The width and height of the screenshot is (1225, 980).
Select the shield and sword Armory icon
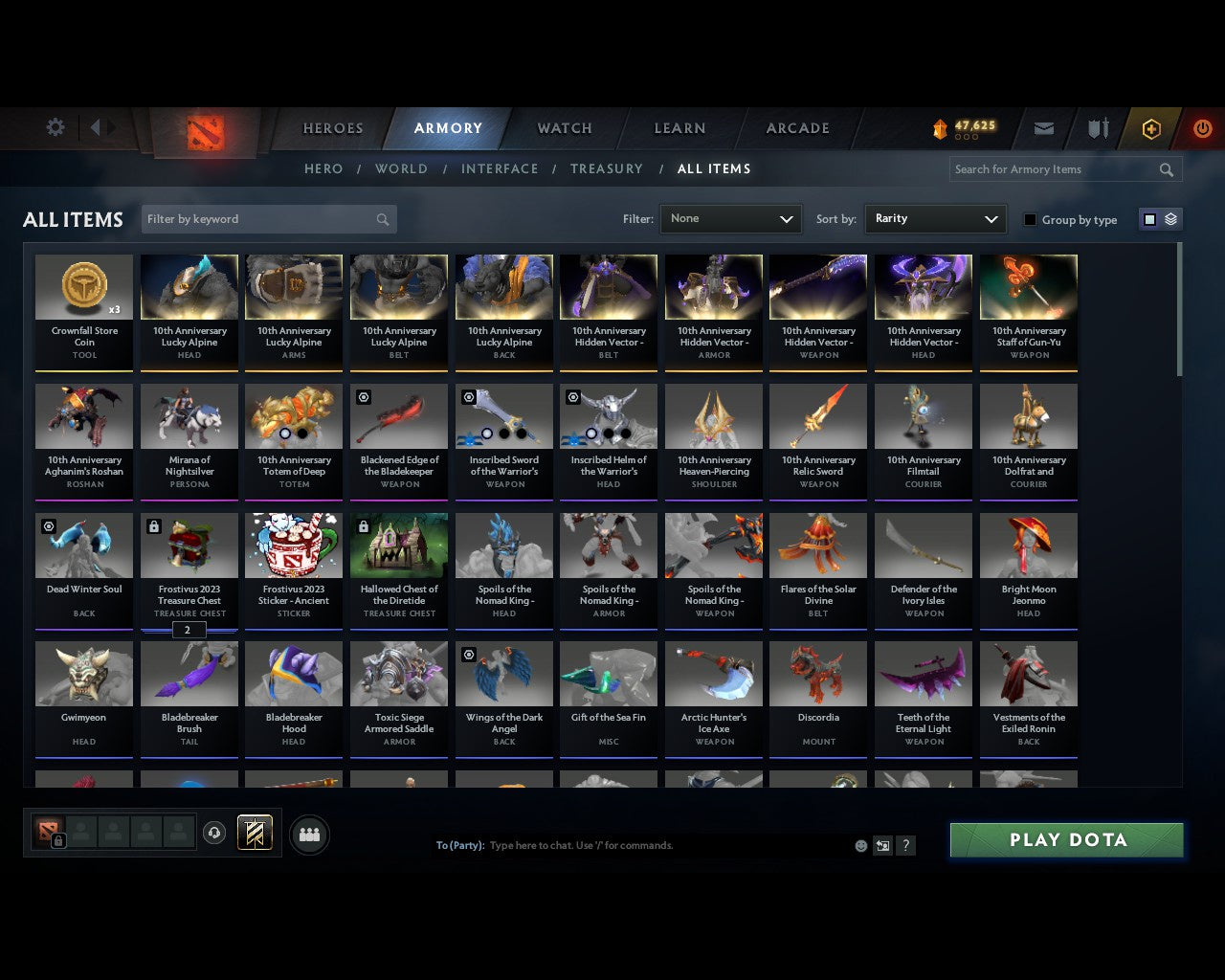point(1097,128)
